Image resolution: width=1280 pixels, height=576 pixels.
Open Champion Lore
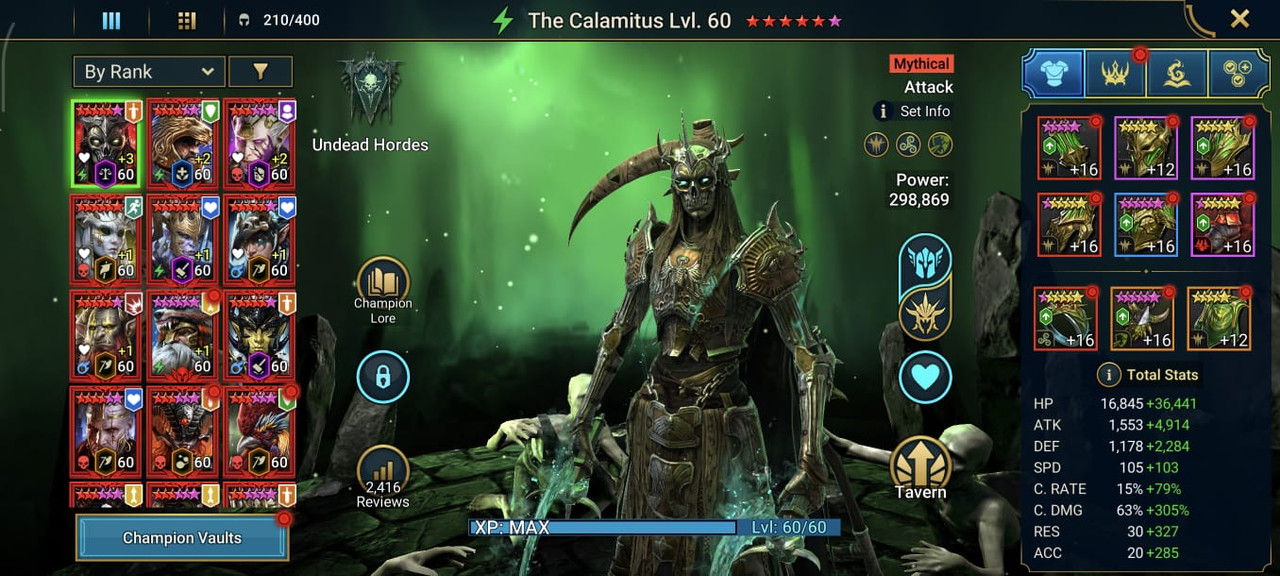tap(383, 283)
